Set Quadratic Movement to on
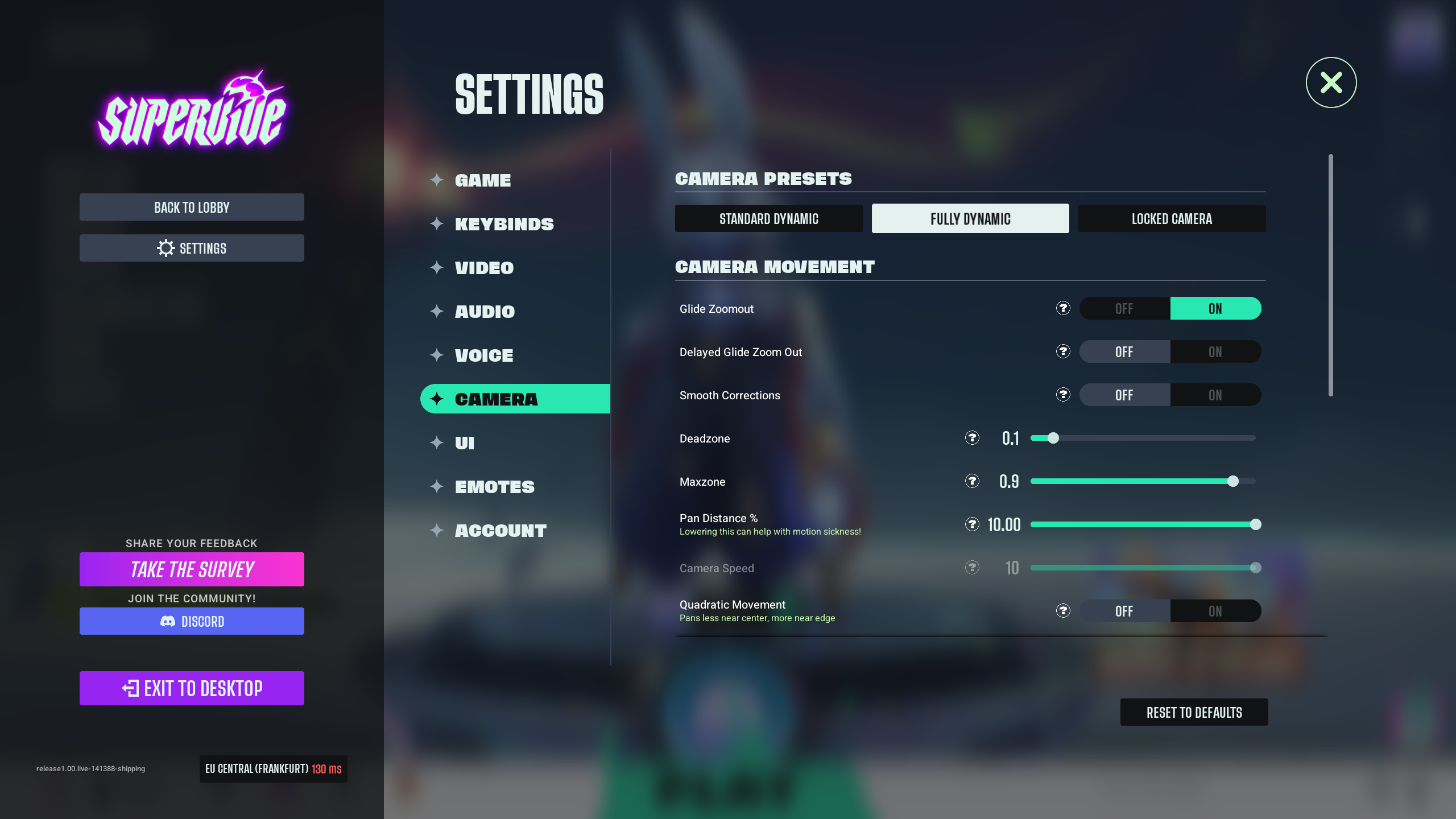Screen dimensions: 1456x819 [1215, 611]
